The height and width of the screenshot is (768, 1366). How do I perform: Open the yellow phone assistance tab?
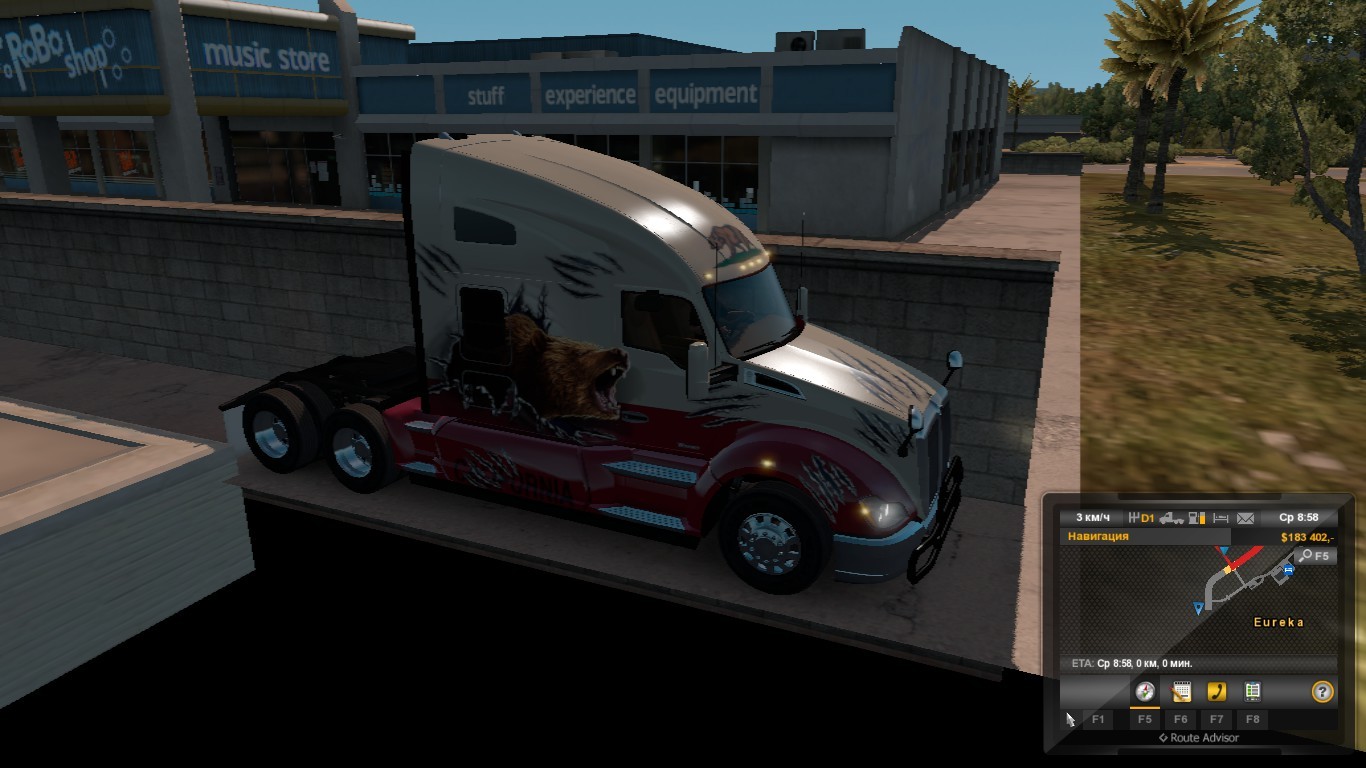1216,691
